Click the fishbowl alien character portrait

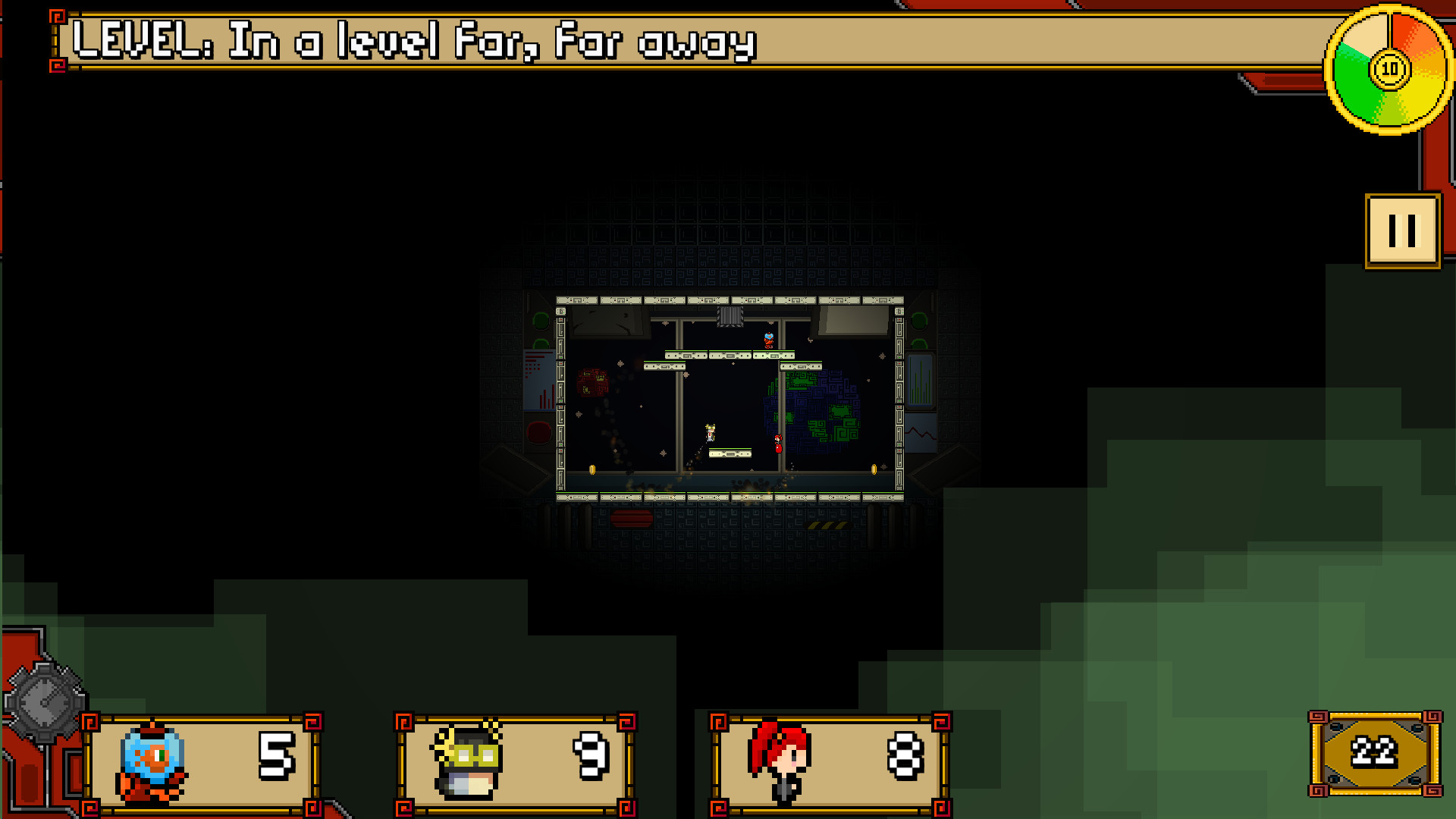click(149, 761)
